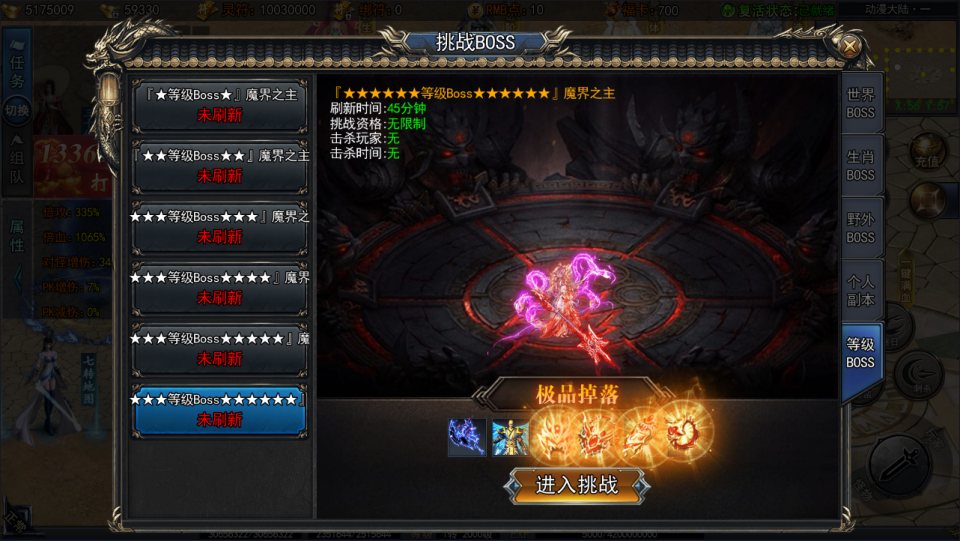
Task: Select the highlighted six-star 等级Boss entry
Action: 220,410
